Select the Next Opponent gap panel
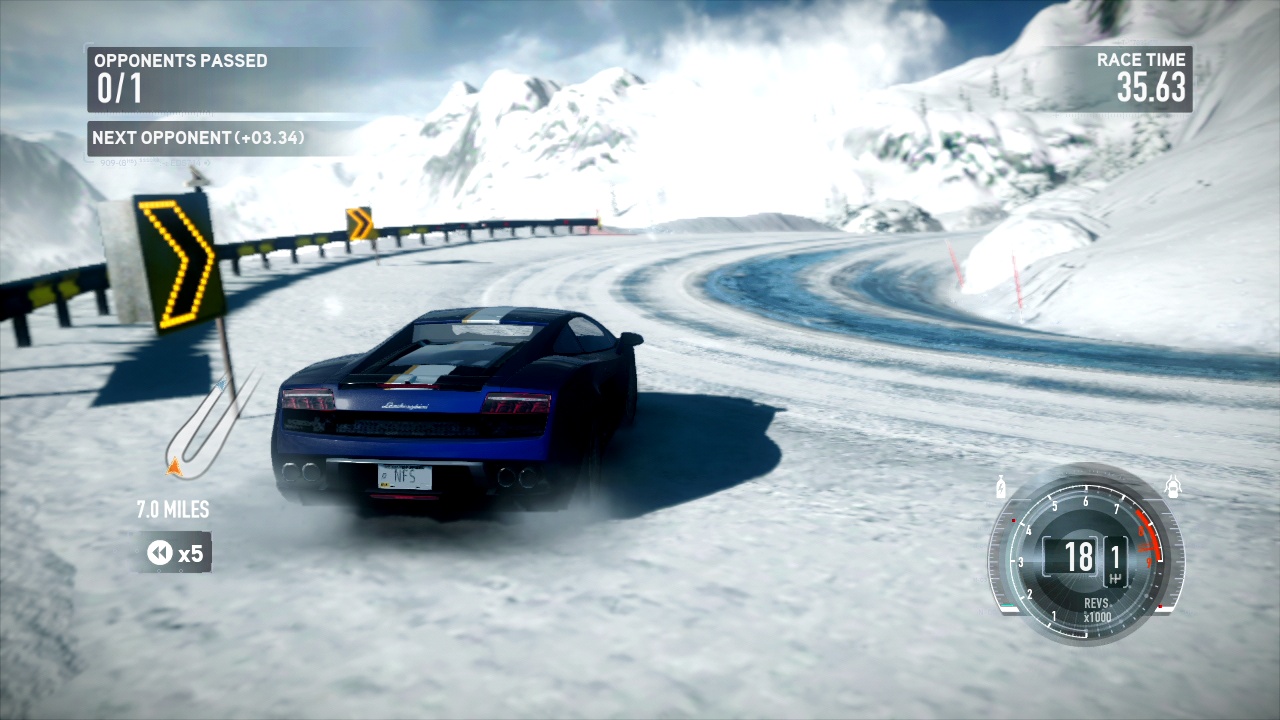The height and width of the screenshot is (720, 1280). (x=198, y=138)
